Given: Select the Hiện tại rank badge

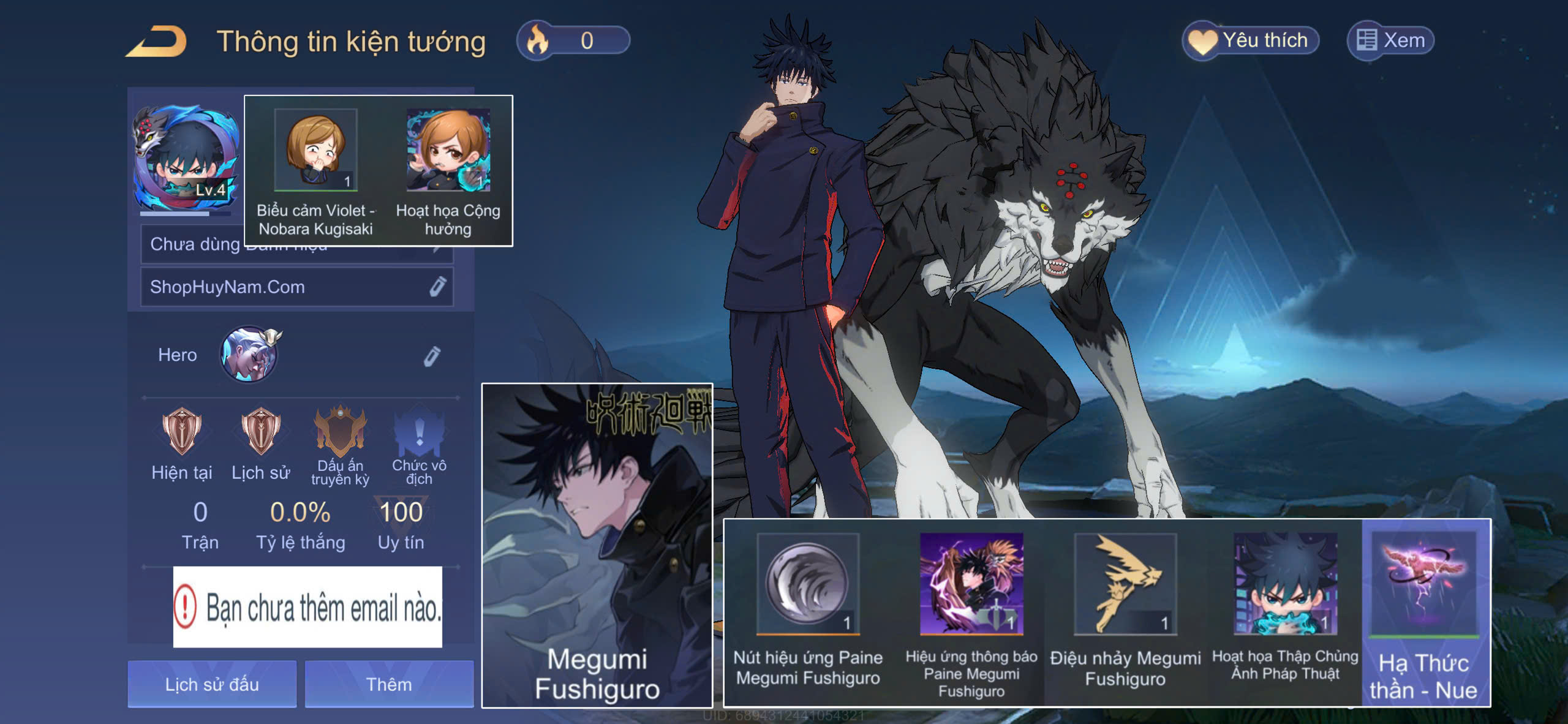Looking at the screenshot, I should point(181,432).
